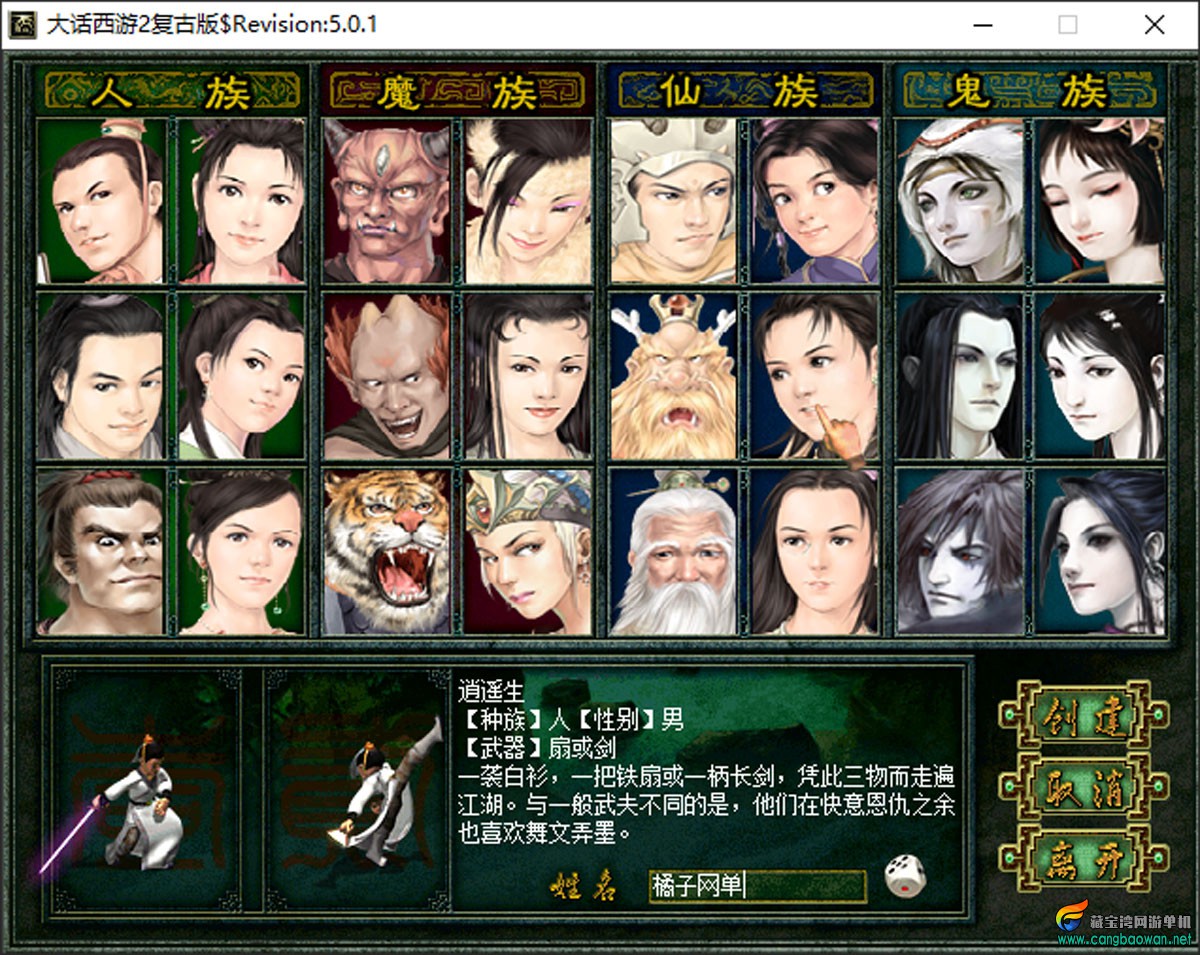Pick the golden-bearded crowned dragon king portrait
The width and height of the screenshot is (1200, 955).
click(673, 376)
